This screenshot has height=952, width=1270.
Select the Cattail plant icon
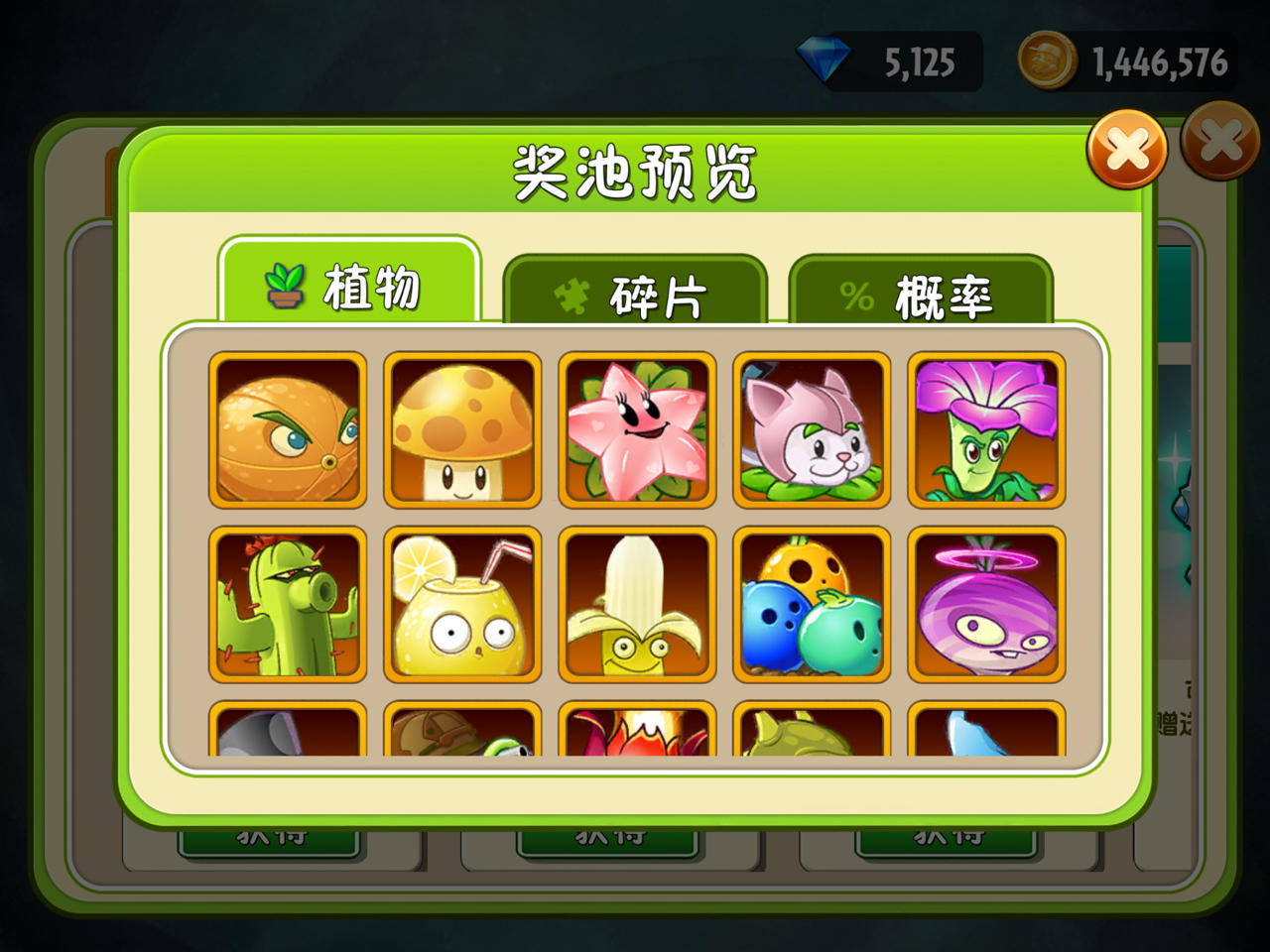pyautogui.click(x=811, y=429)
